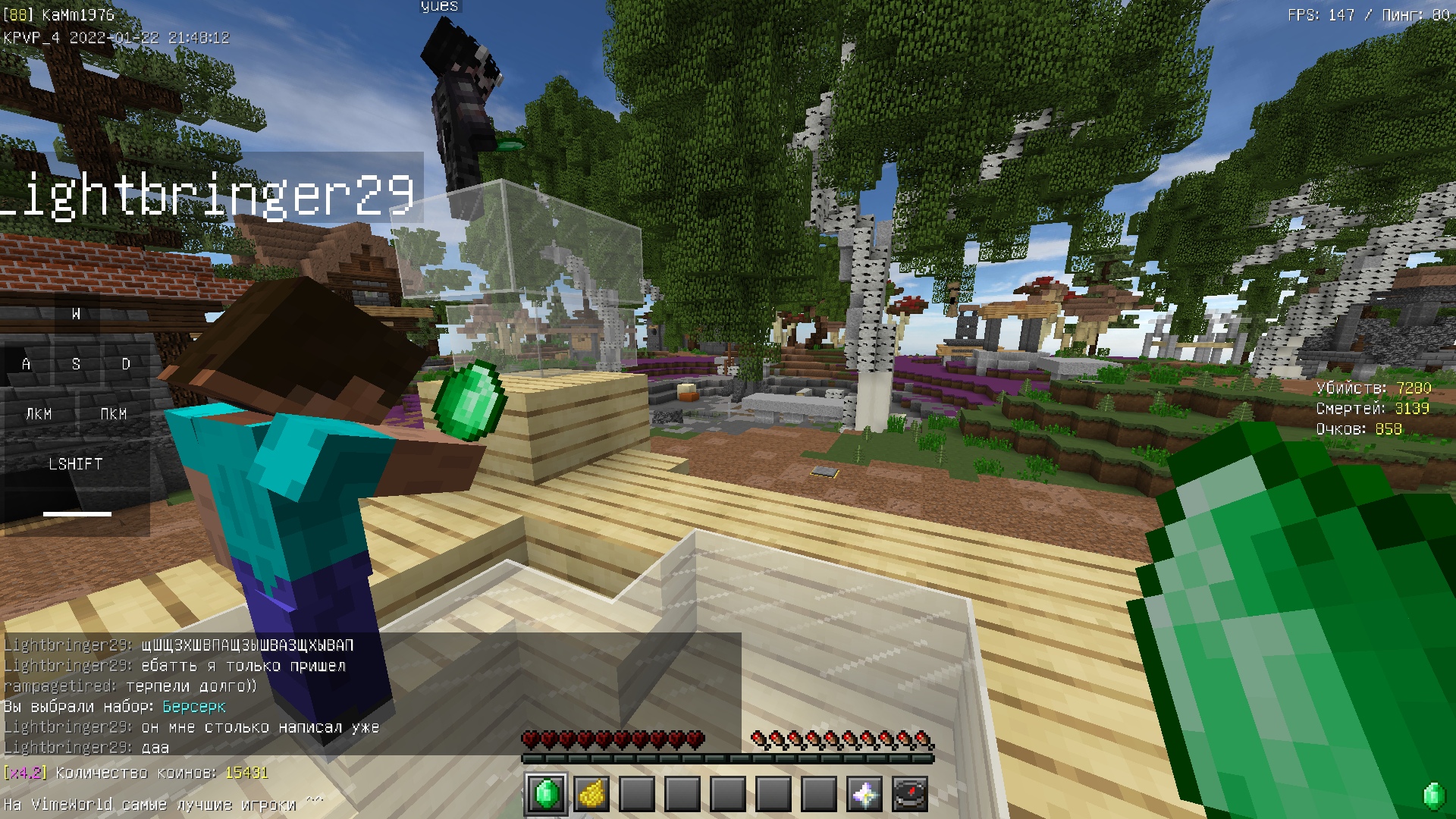
Task: Select the emerald hotbar slot
Action: (546, 794)
